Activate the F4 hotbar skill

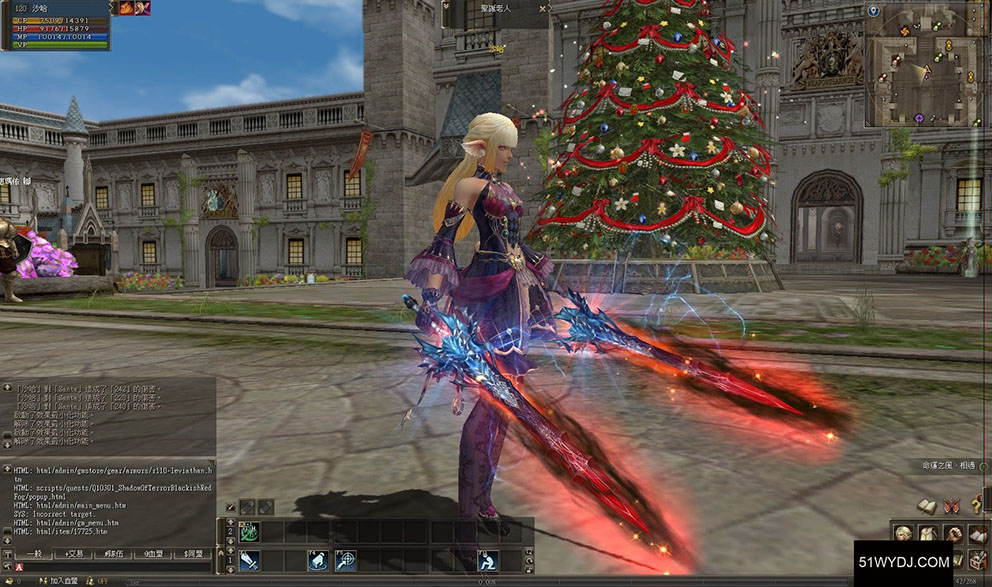click(318, 560)
